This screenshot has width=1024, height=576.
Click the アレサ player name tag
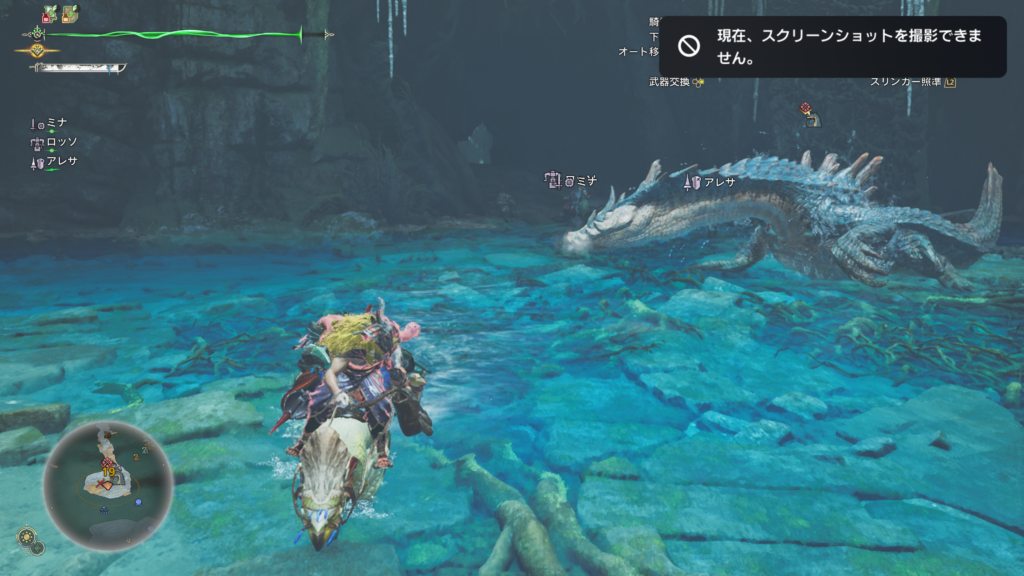pyautogui.click(x=710, y=182)
